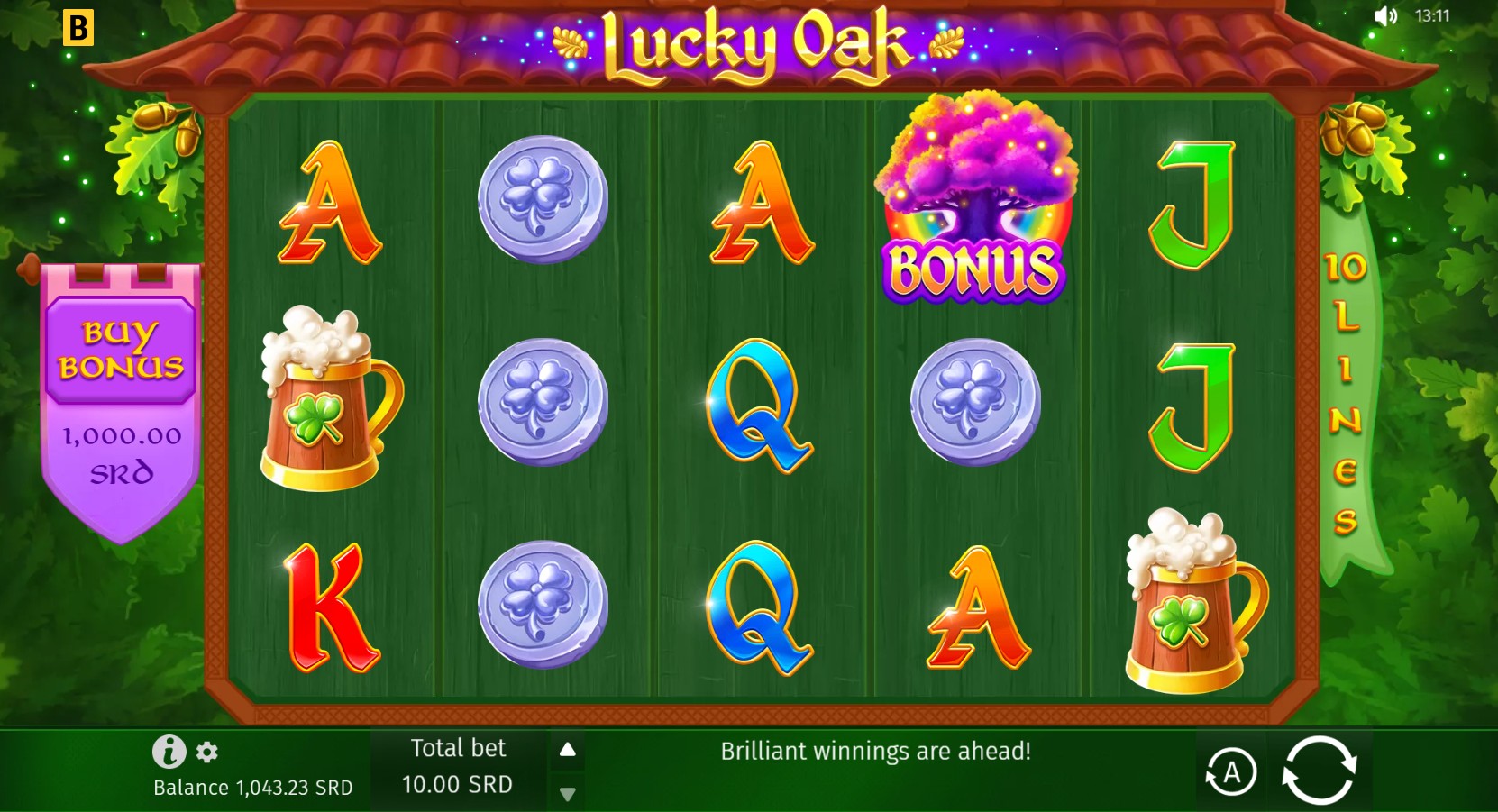Mute the game sound with the speaker icon
1498x812 pixels.
tap(1385, 15)
